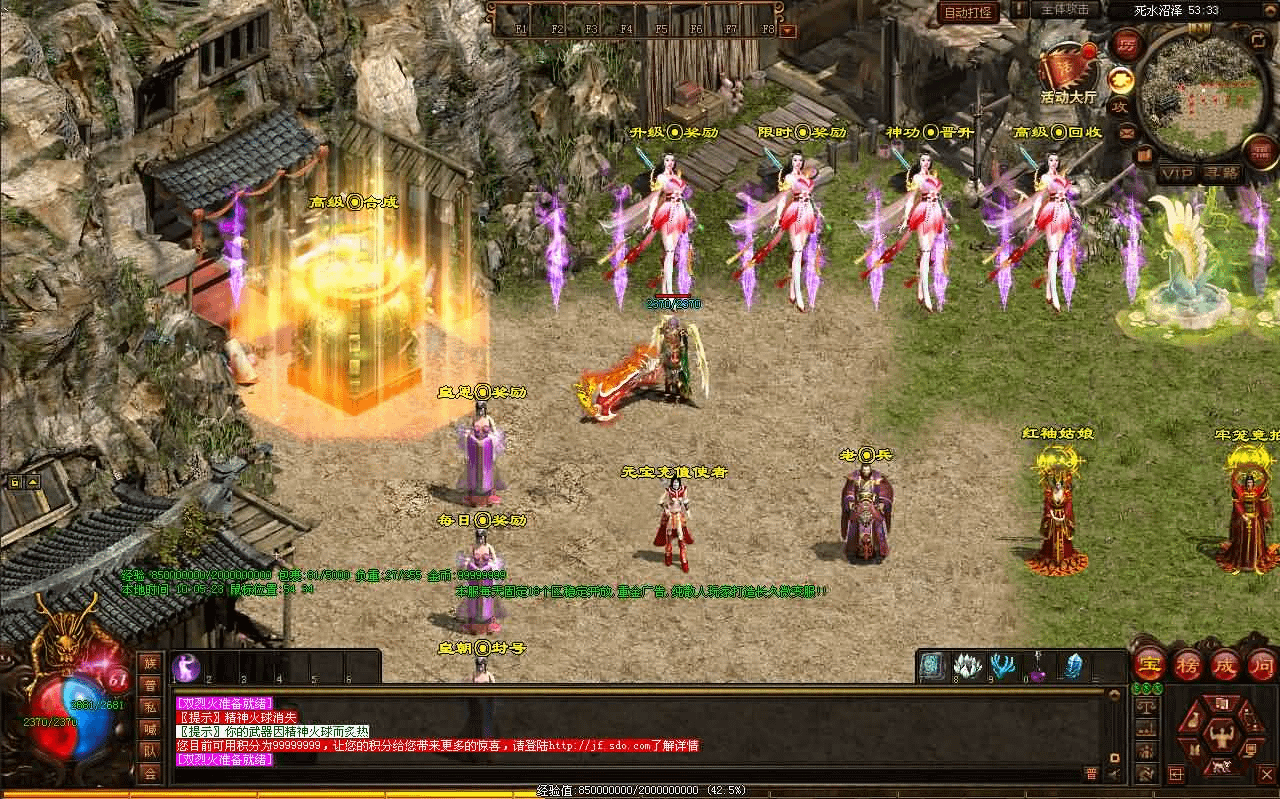
Task: Switch chat to the 族 channel
Action: [149, 663]
